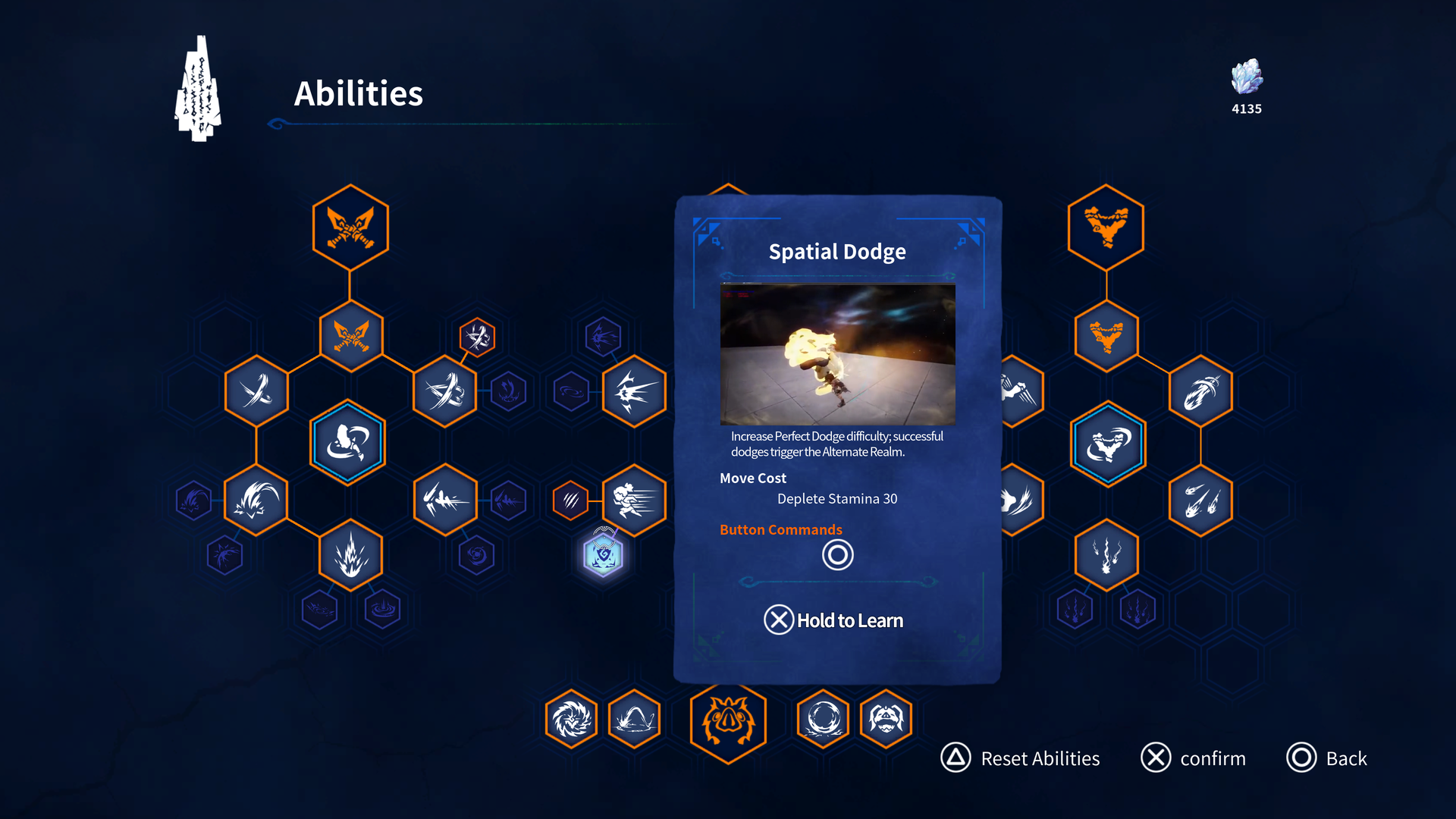
Task: Pick the small orange claw slash node
Action: [x=570, y=500]
